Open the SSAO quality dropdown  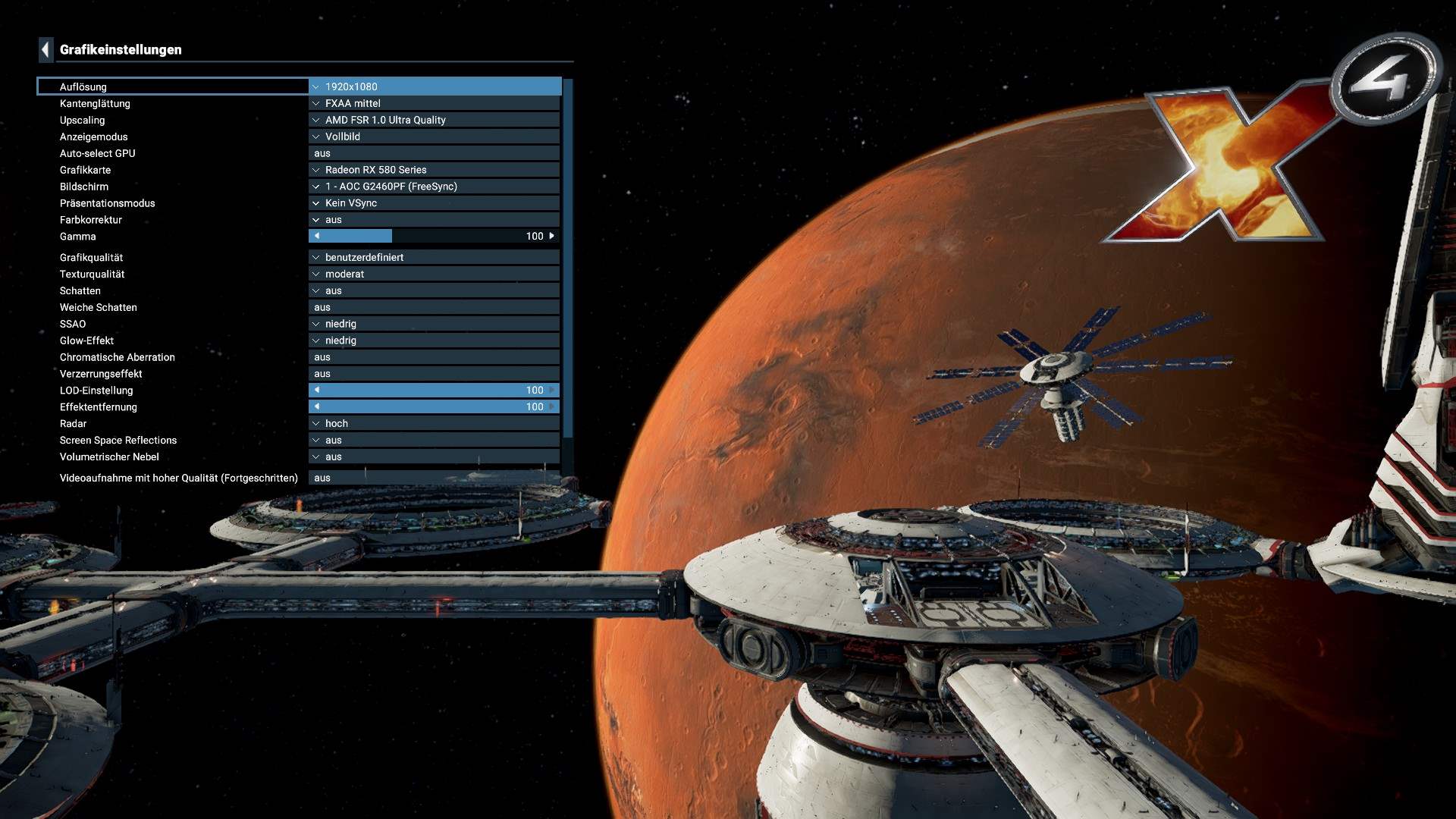click(x=434, y=325)
